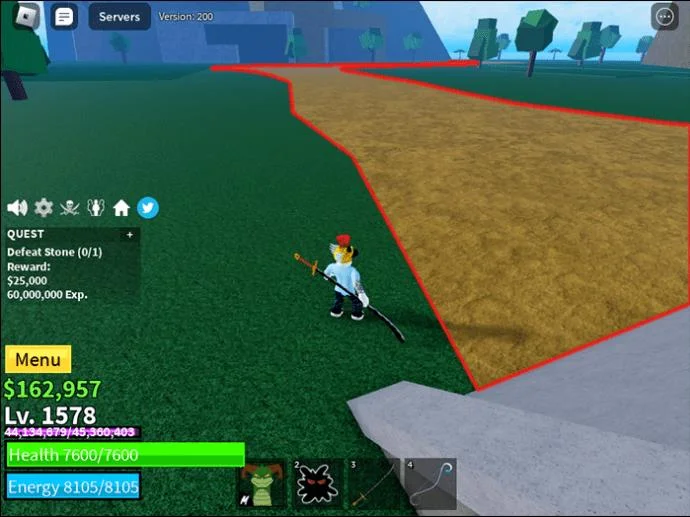Equip the dark shadow blob in slot 2

(317, 485)
